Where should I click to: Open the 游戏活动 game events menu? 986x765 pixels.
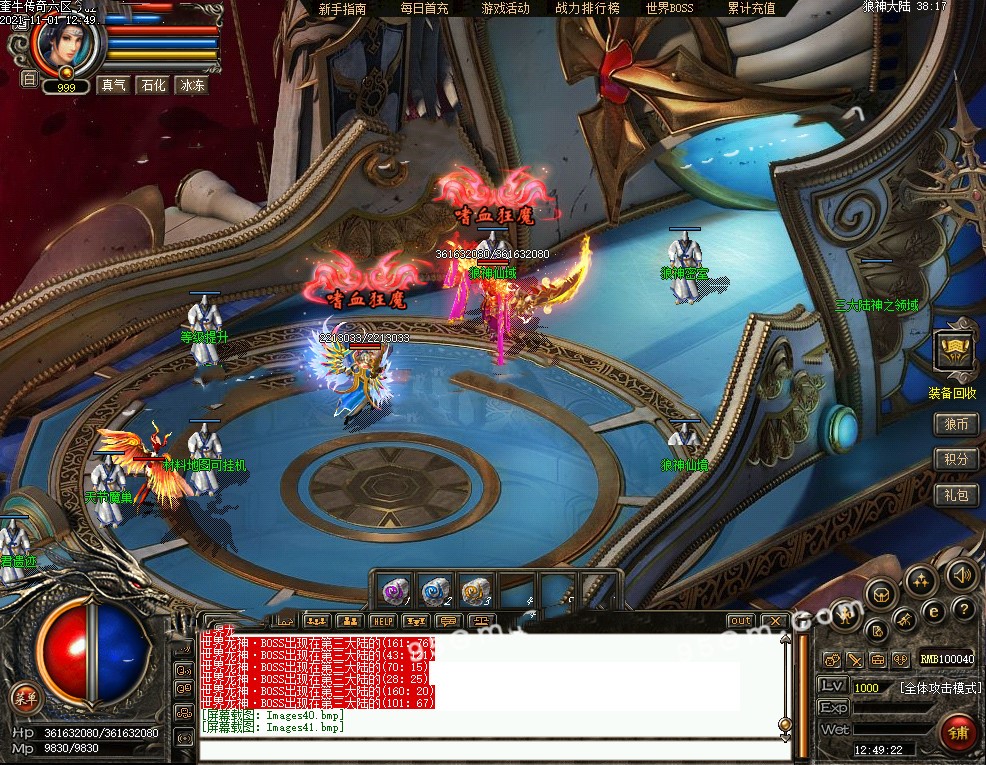coord(505,9)
